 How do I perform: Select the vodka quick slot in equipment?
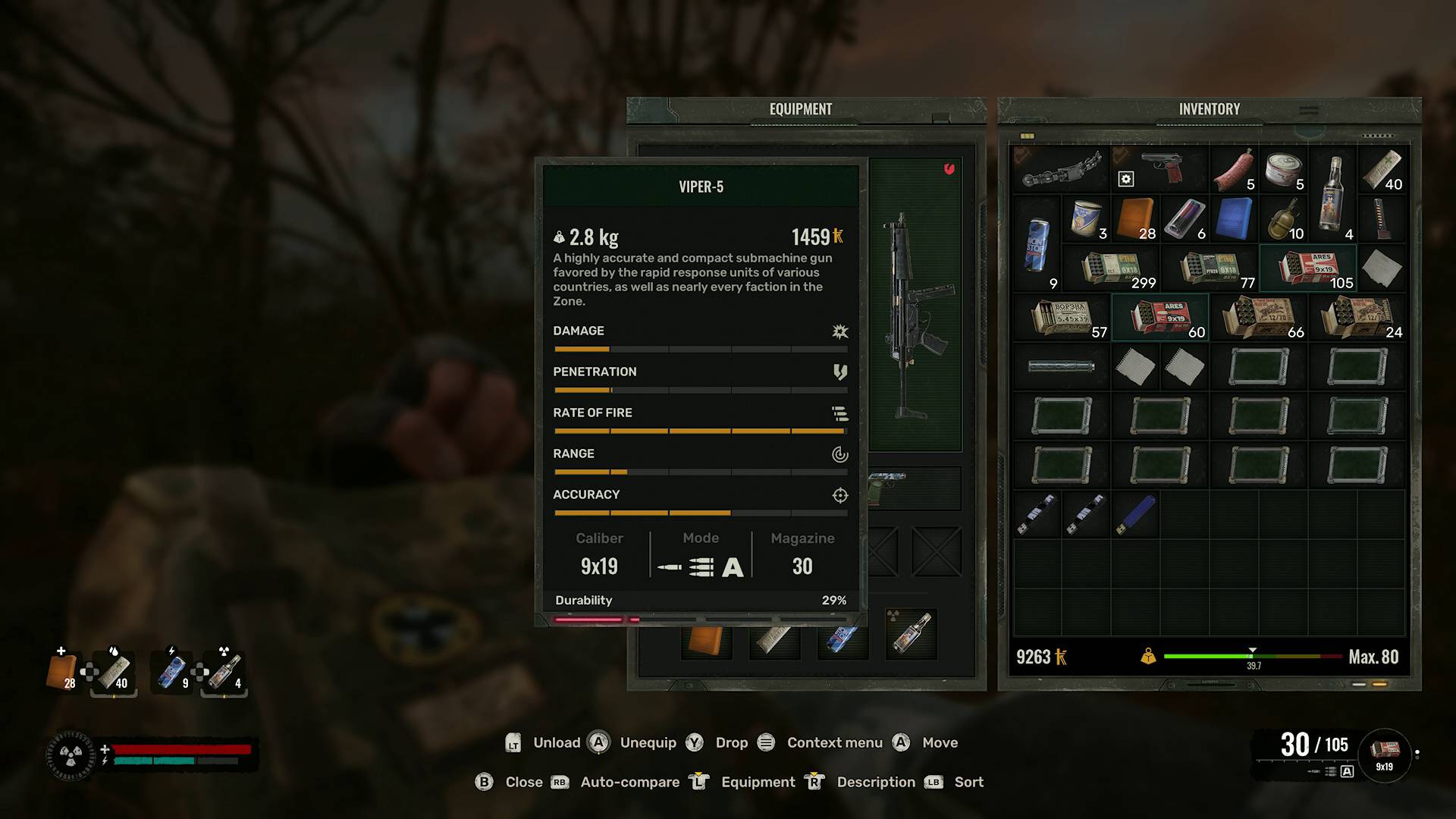912,634
